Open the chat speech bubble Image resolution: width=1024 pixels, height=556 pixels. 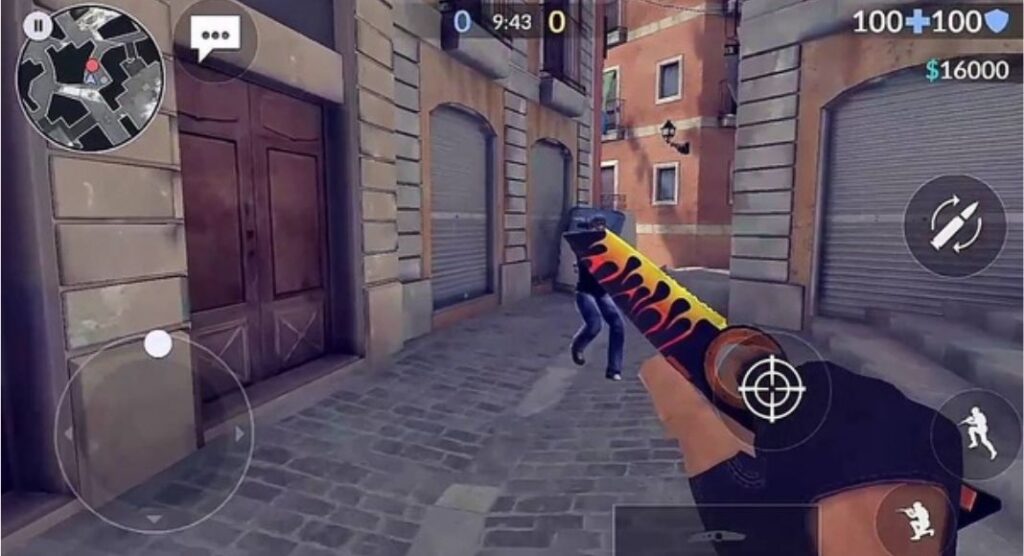tap(215, 39)
